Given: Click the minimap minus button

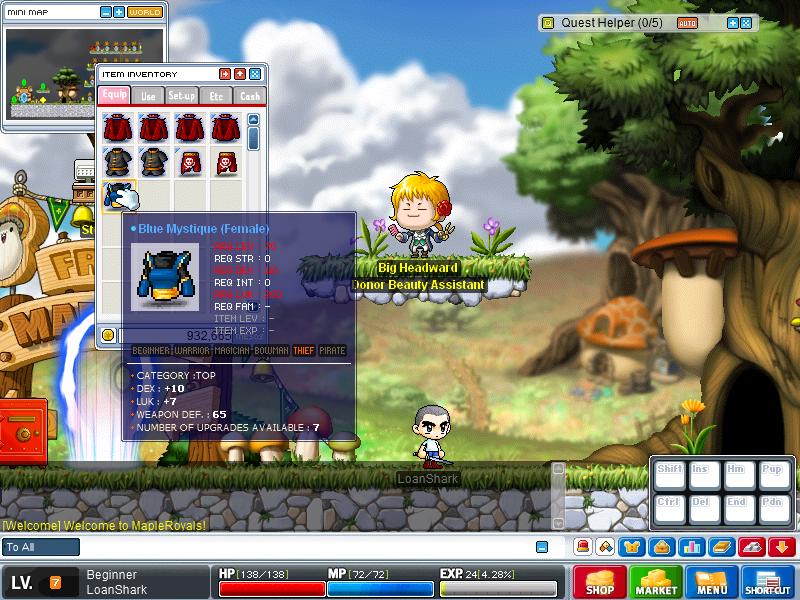Looking at the screenshot, I should click(106, 12).
